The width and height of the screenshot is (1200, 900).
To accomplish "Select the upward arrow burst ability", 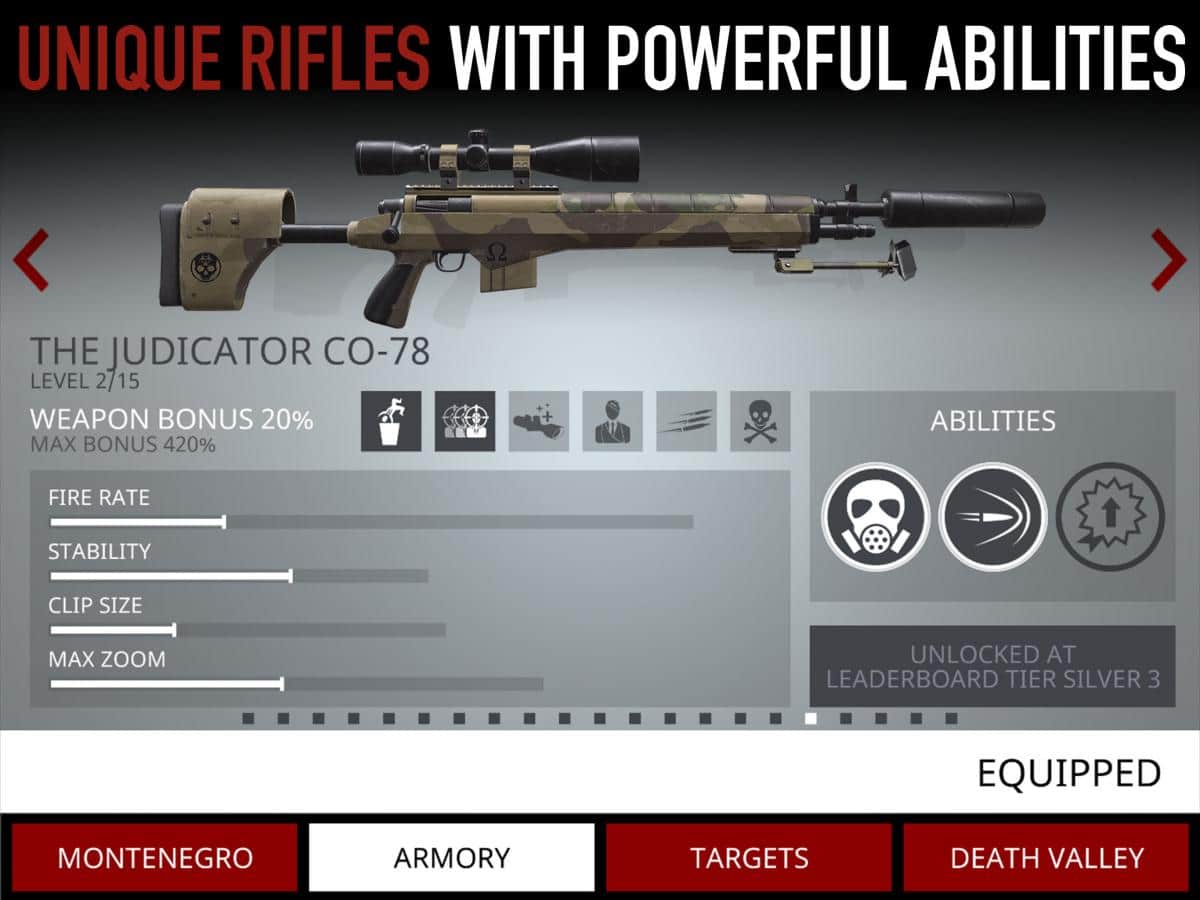I will pyautogui.click(x=1110, y=516).
